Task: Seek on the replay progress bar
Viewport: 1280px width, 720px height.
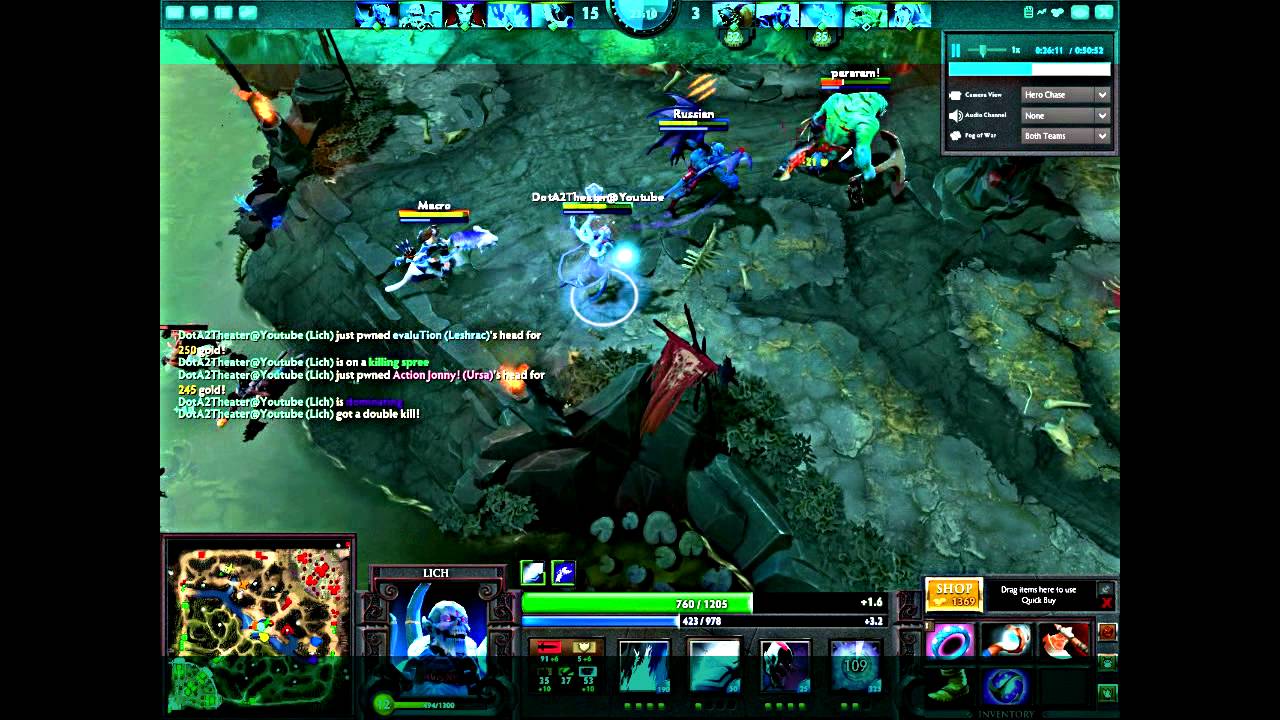Action: pyautogui.click(x=1029, y=70)
